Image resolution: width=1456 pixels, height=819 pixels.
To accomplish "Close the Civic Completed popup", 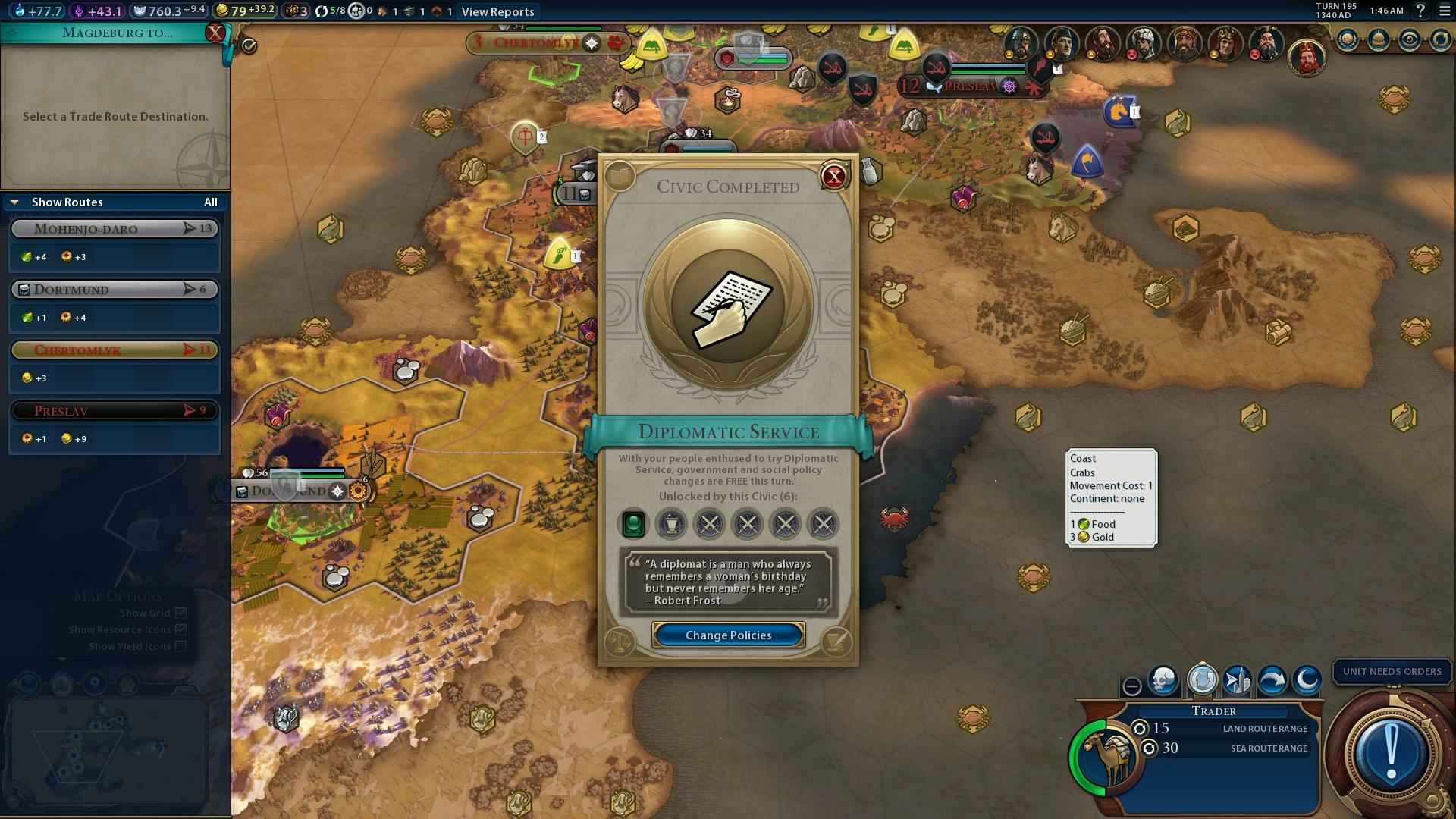I will [x=834, y=177].
